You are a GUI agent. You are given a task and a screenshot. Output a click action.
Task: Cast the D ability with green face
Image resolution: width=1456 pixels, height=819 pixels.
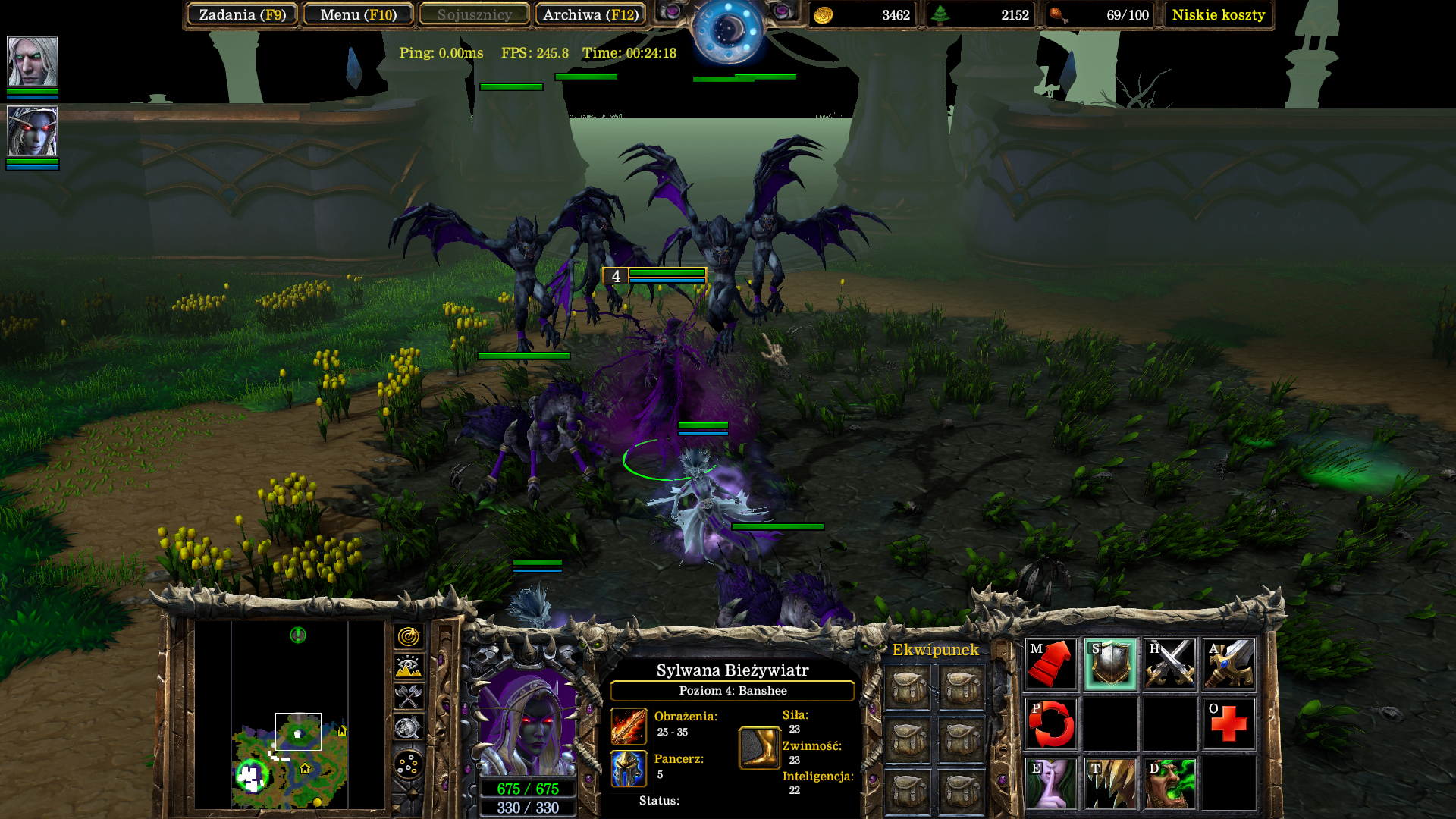pyautogui.click(x=1169, y=783)
